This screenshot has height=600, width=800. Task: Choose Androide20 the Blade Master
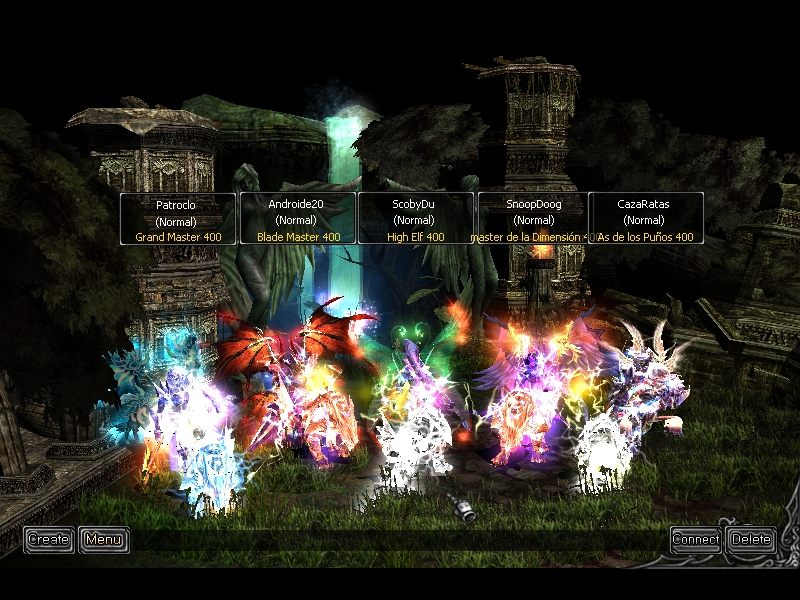[x=297, y=219]
